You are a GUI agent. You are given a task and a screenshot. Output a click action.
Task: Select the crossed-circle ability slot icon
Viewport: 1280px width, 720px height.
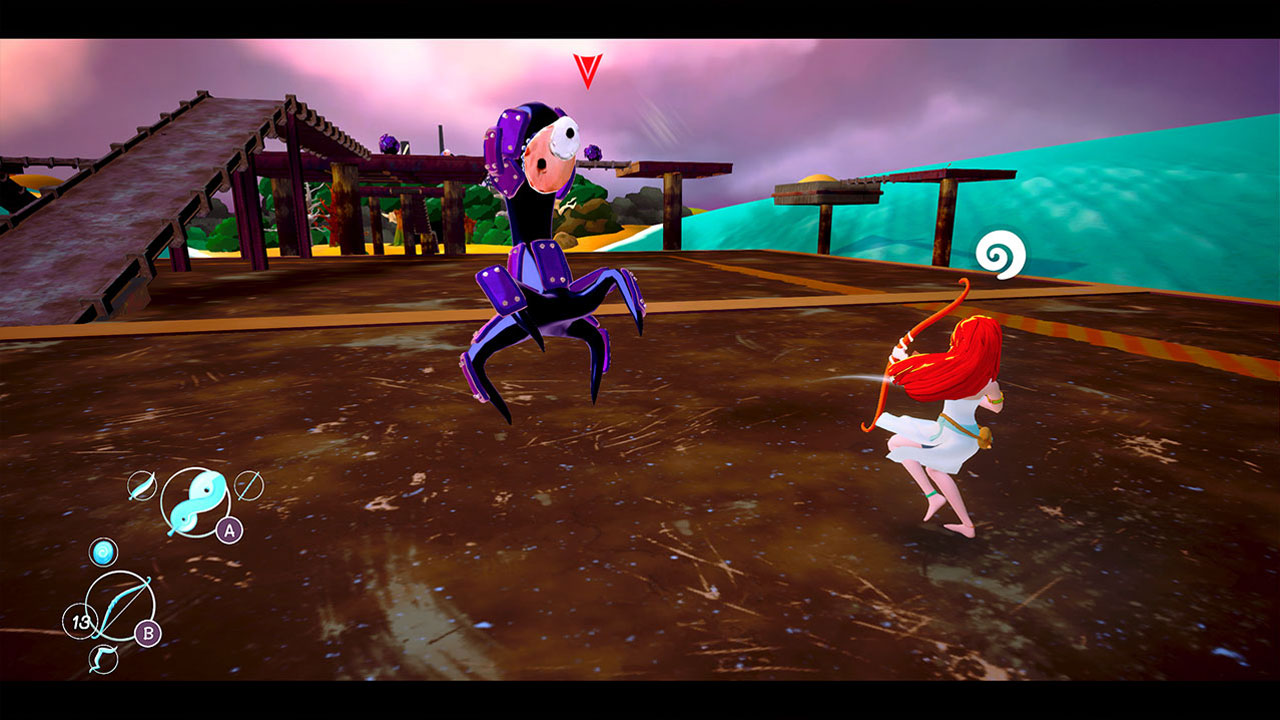pos(247,483)
